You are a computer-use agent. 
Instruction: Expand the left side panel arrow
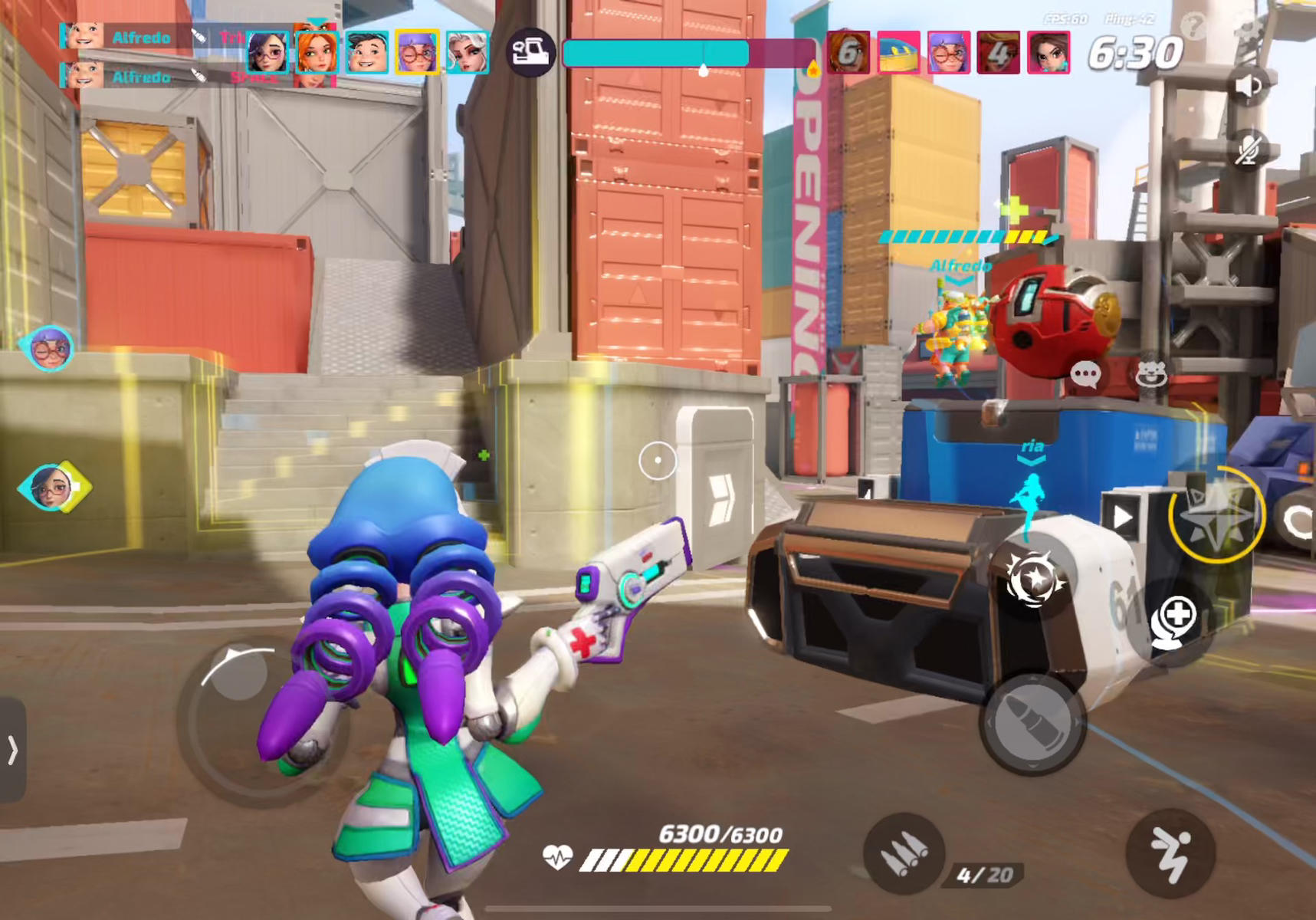[x=12, y=750]
